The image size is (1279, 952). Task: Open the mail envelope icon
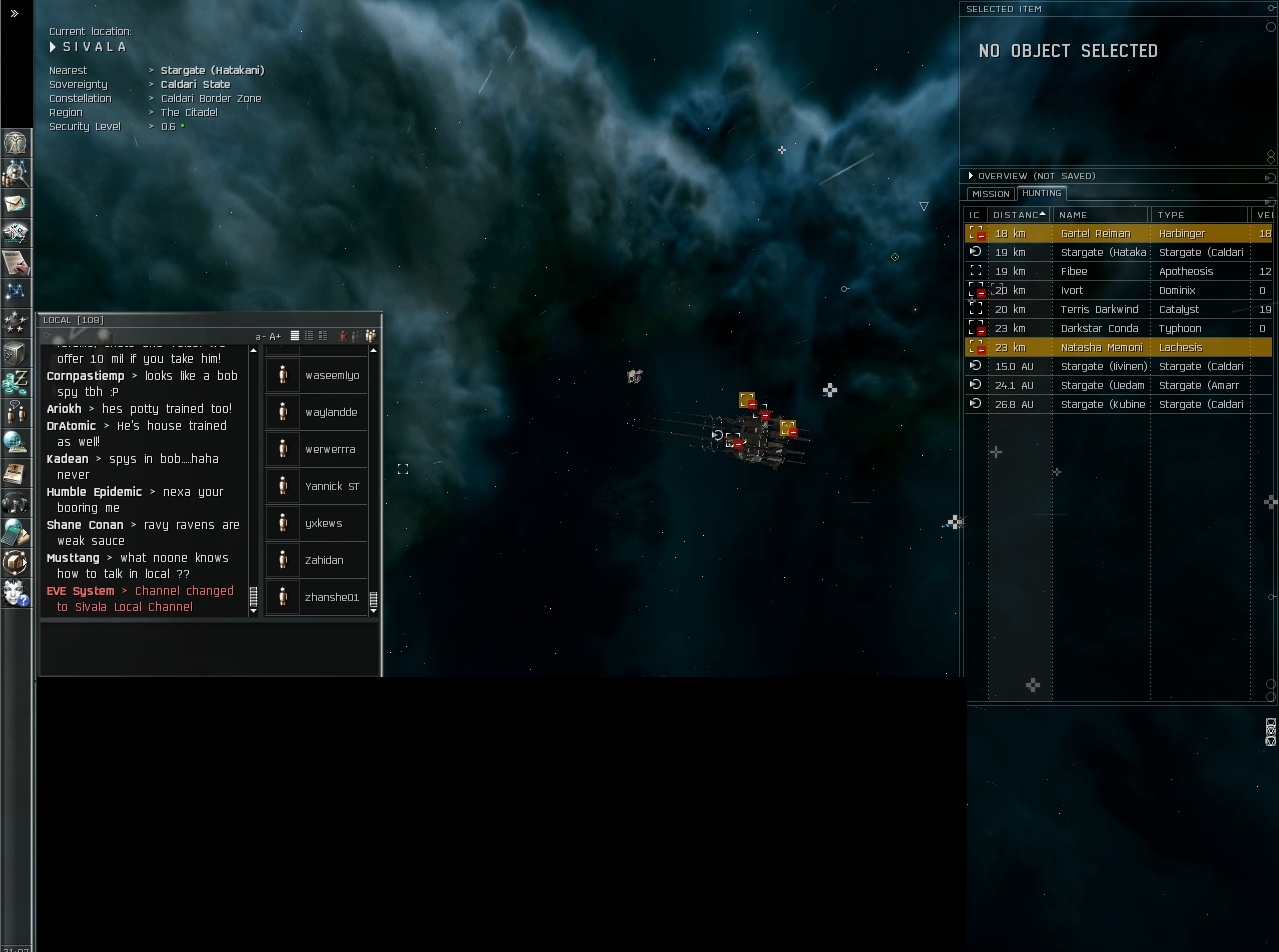coord(15,203)
